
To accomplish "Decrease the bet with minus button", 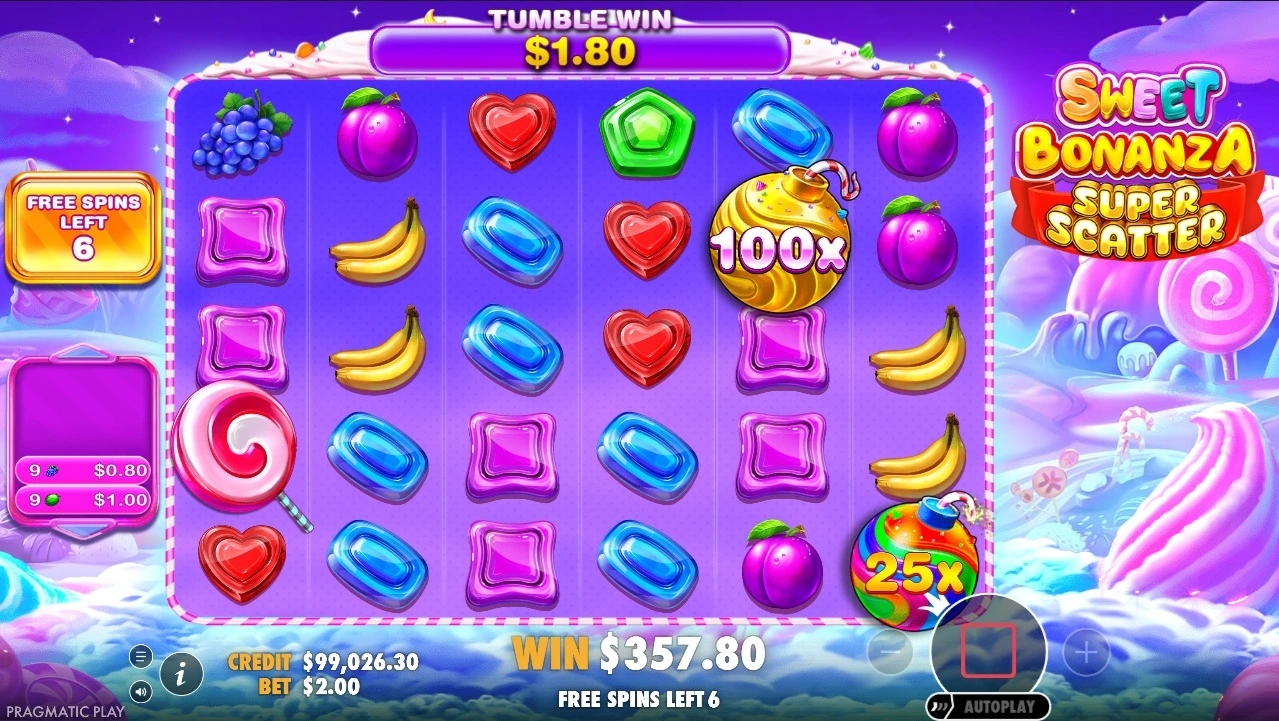I will pyautogui.click(x=889, y=654).
